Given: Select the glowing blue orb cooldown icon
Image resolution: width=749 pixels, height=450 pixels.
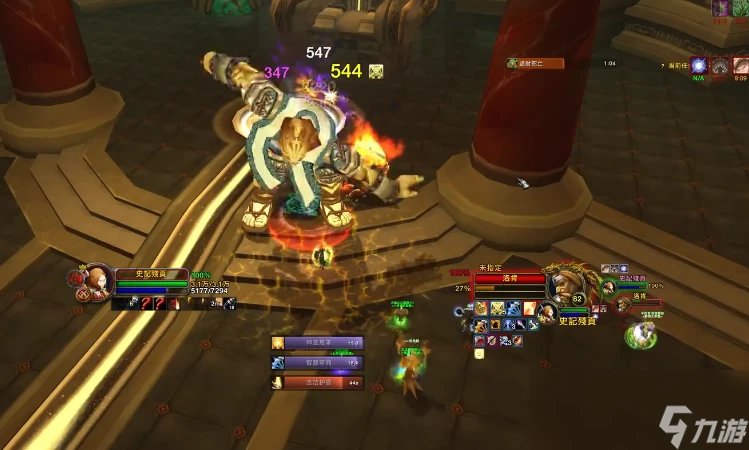Looking at the screenshot, I should pyautogui.click(x=697, y=66).
